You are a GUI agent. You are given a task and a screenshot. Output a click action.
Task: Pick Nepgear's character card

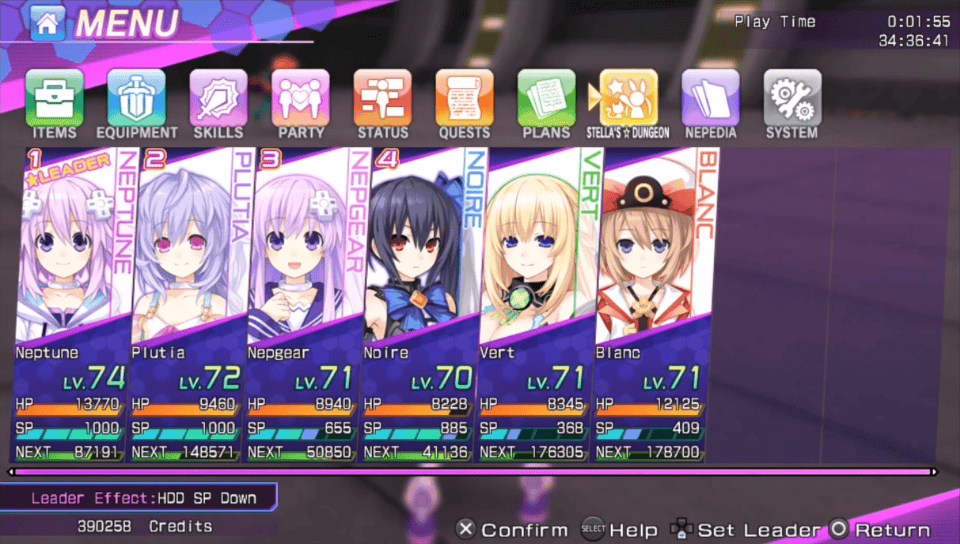coord(304,300)
